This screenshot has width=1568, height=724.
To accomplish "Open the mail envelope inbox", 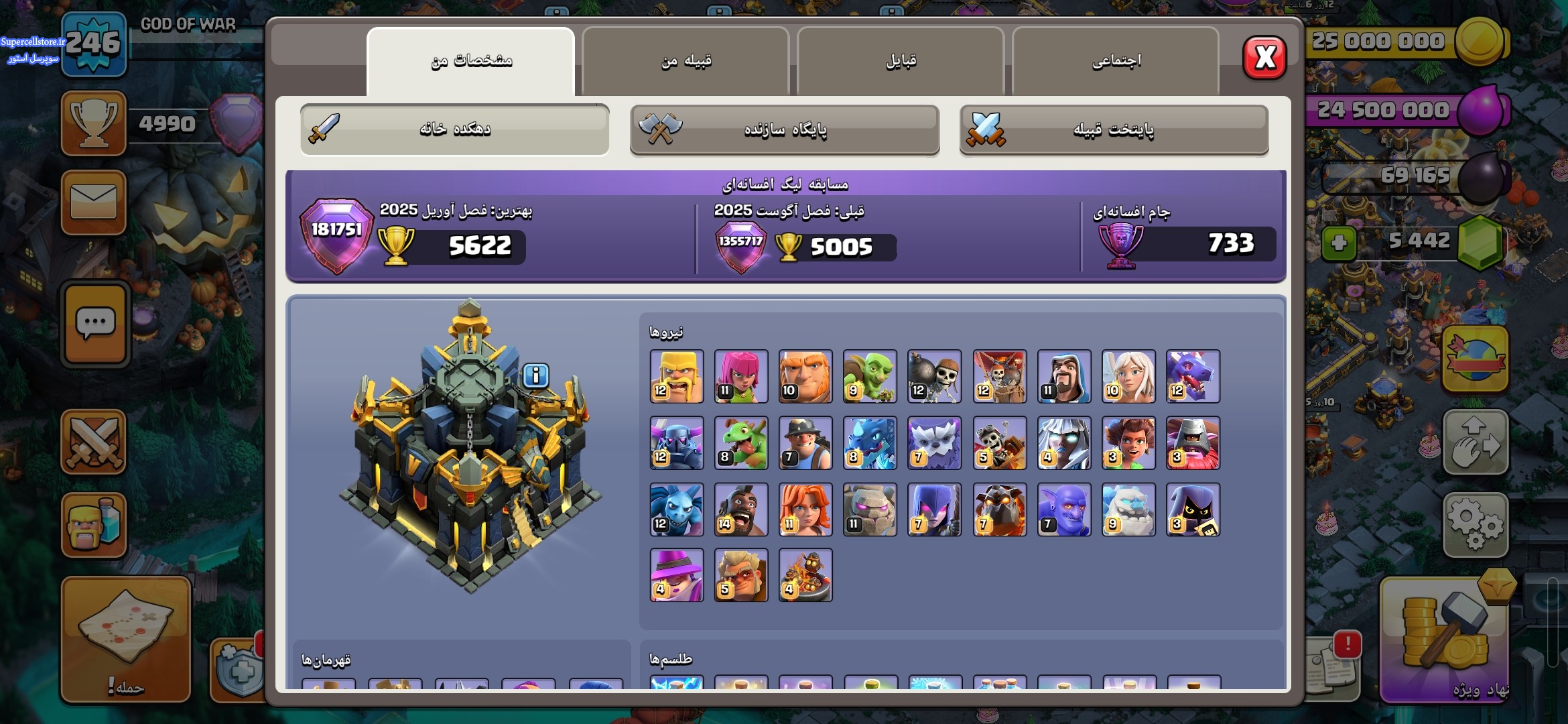I will tap(94, 202).
